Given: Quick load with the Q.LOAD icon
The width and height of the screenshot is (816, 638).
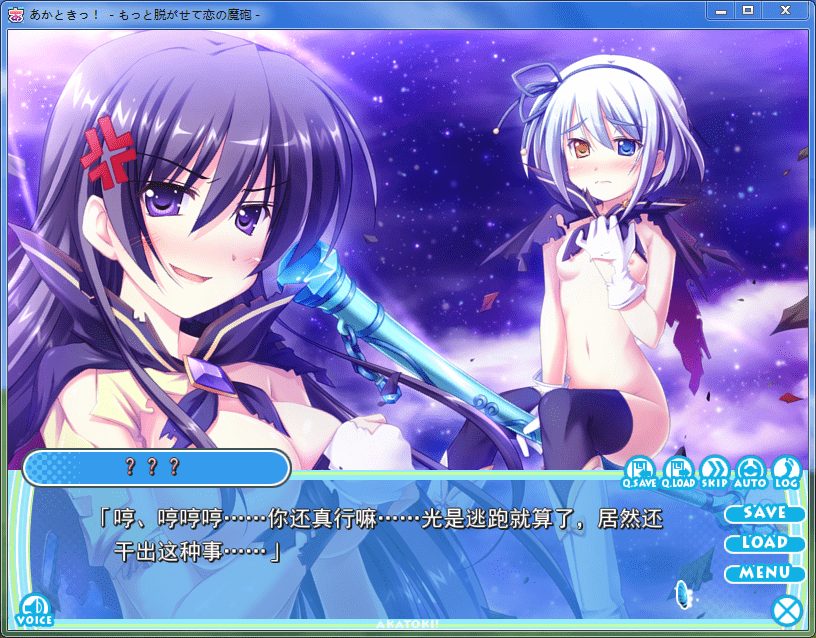Looking at the screenshot, I should [677, 472].
